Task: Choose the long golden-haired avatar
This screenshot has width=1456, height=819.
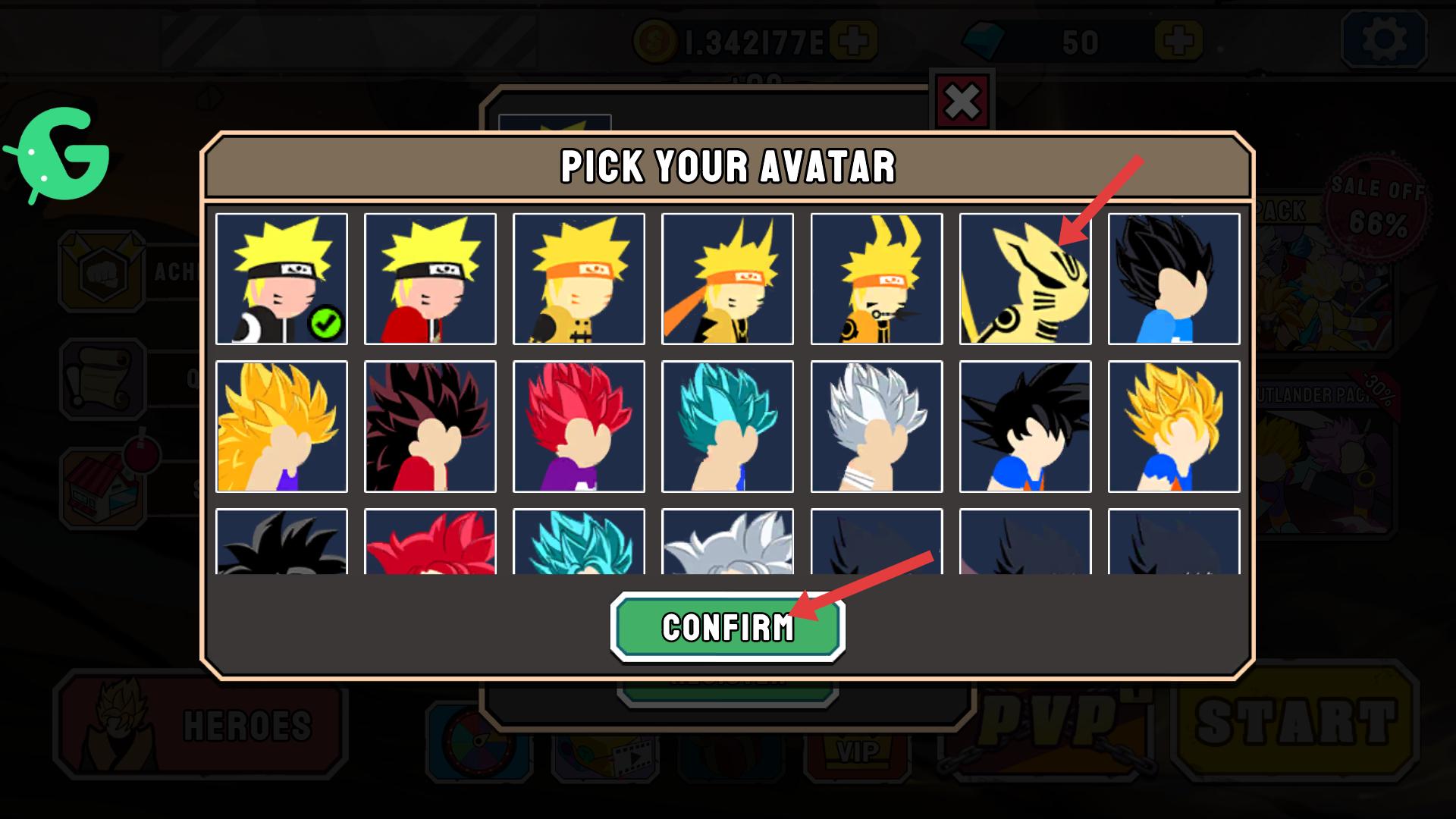Action: click(281, 427)
